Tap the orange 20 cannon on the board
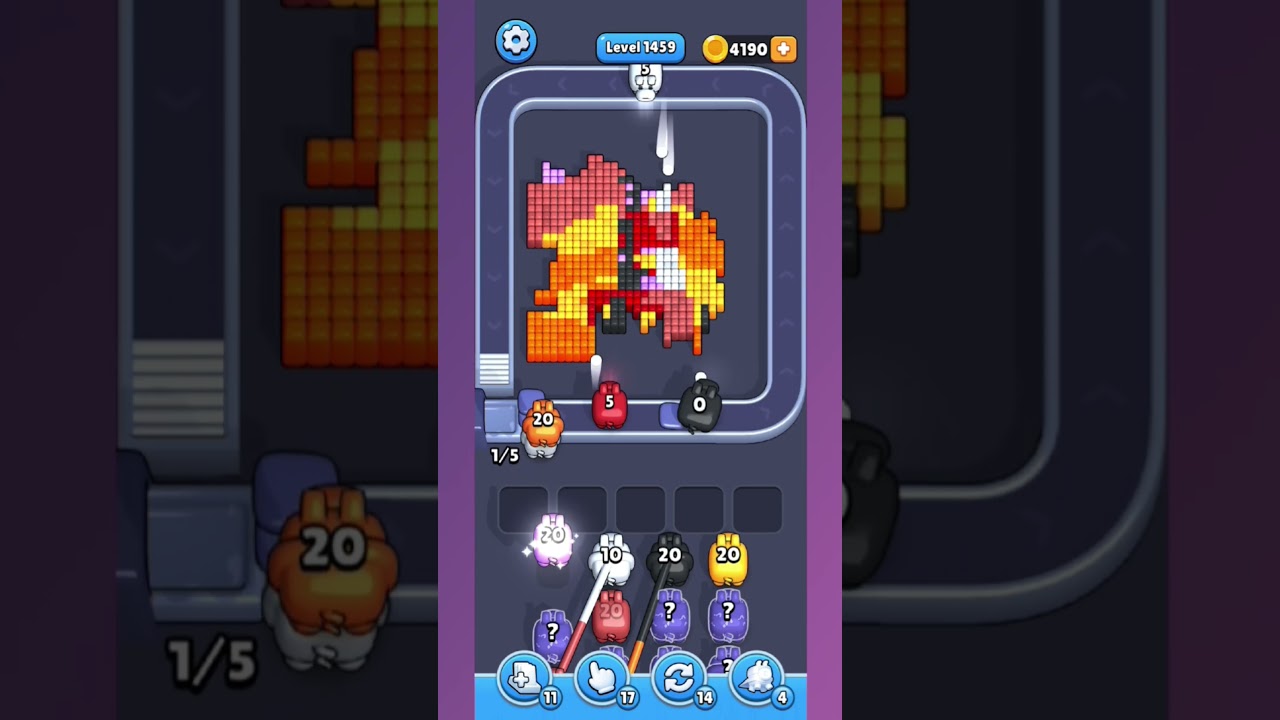 click(x=543, y=425)
